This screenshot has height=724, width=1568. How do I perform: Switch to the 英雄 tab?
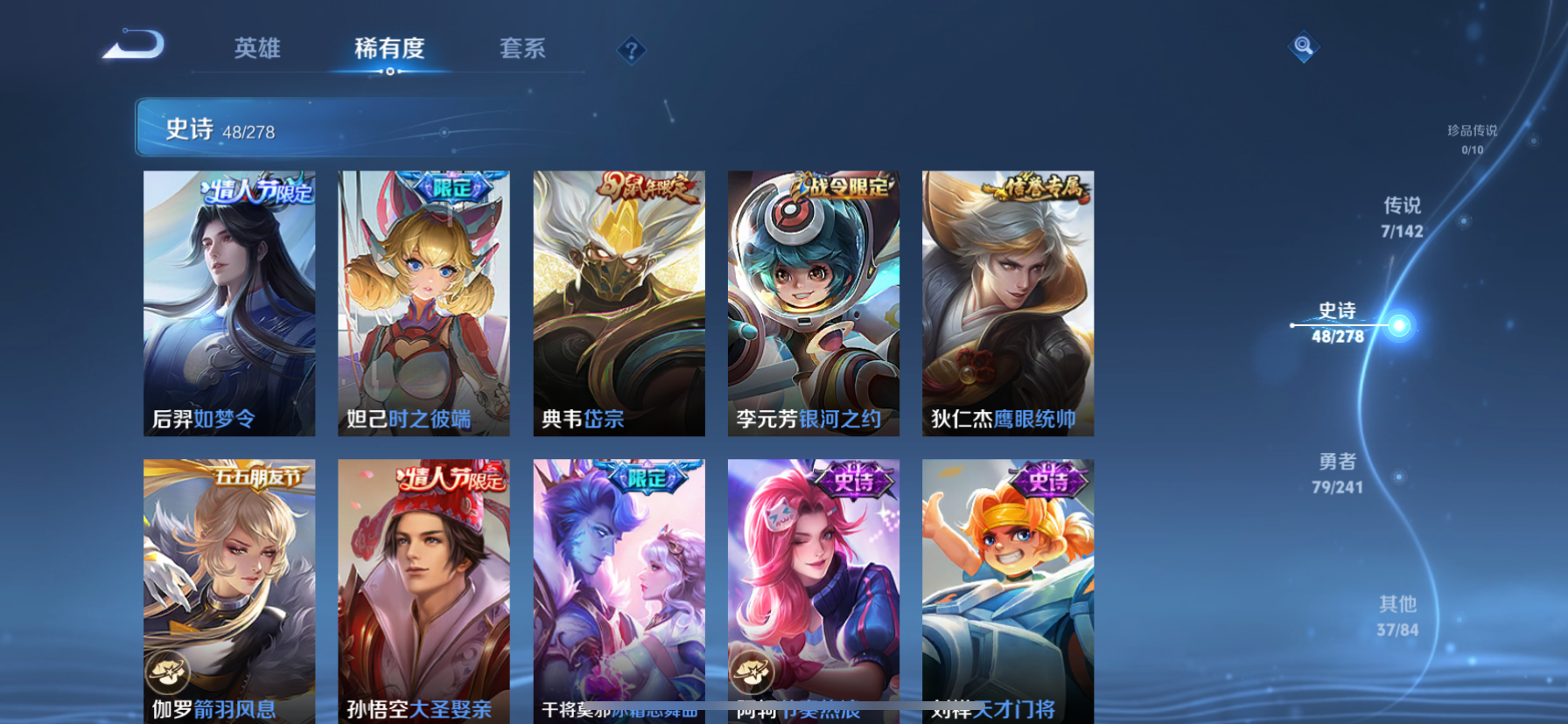click(255, 50)
